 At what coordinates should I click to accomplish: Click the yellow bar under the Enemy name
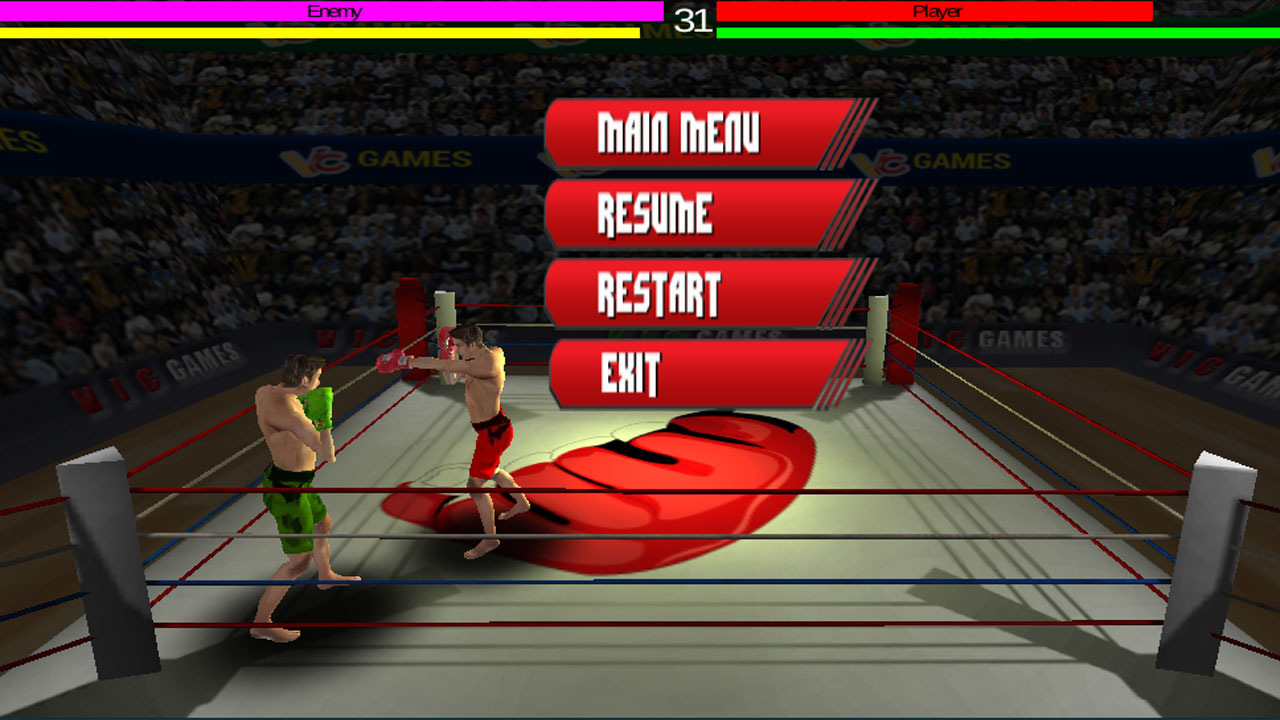[x=320, y=33]
